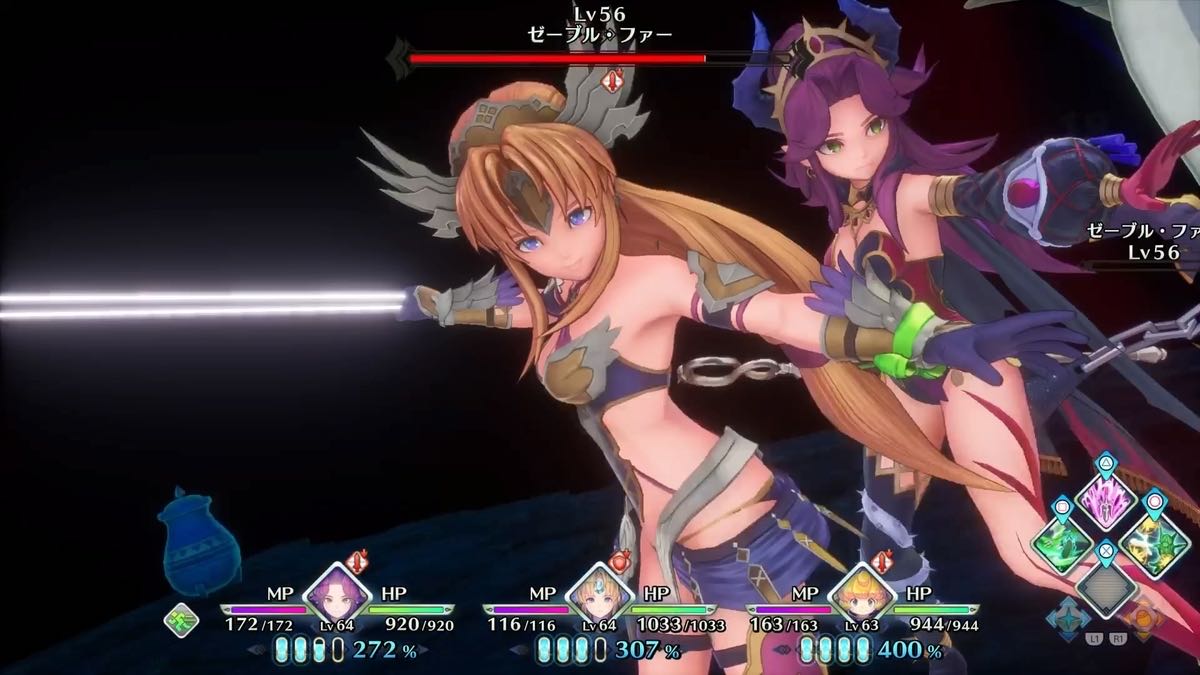The height and width of the screenshot is (675, 1200).
Task: Click the green diamond icon beside the party bars
Action: [x=181, y=619]
